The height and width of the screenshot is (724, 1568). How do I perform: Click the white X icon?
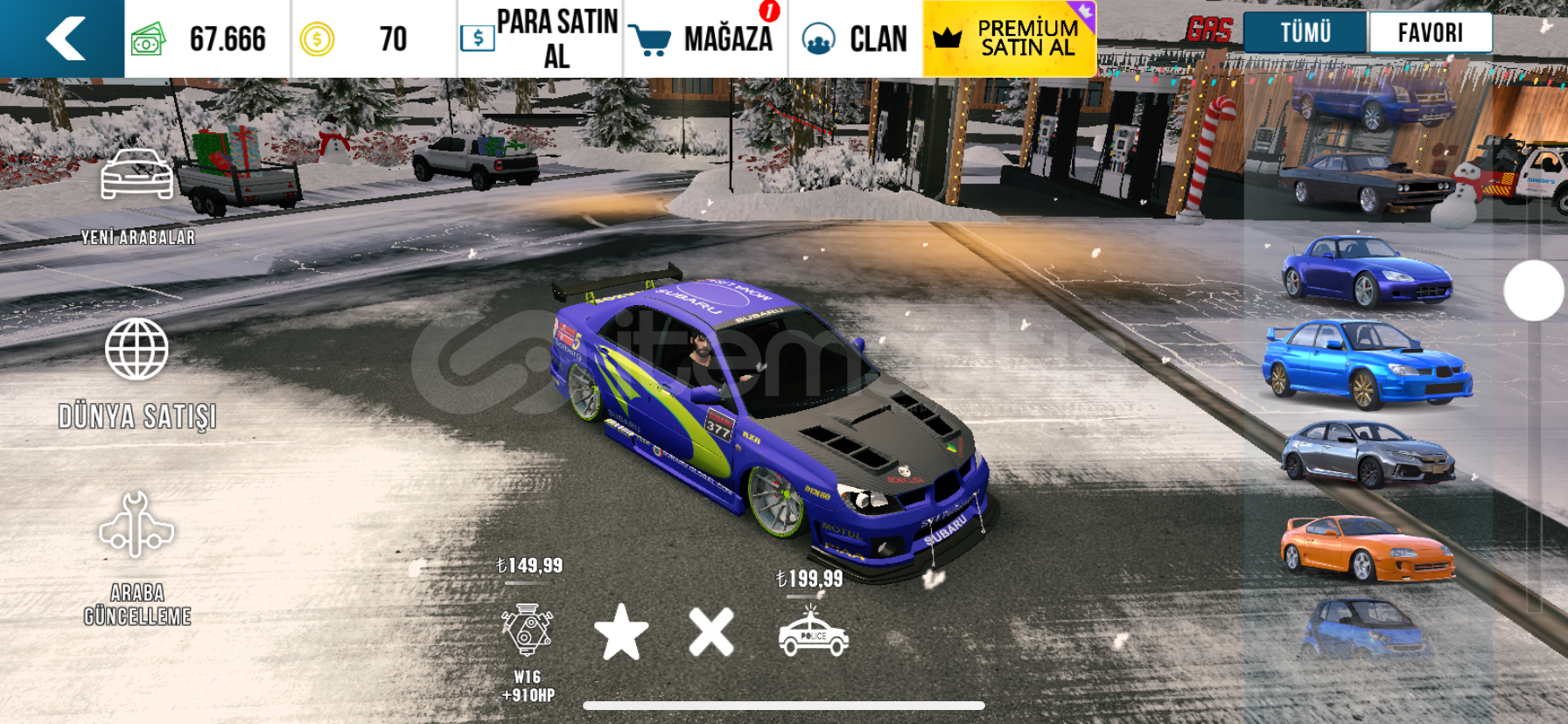[x=710, y=631]
